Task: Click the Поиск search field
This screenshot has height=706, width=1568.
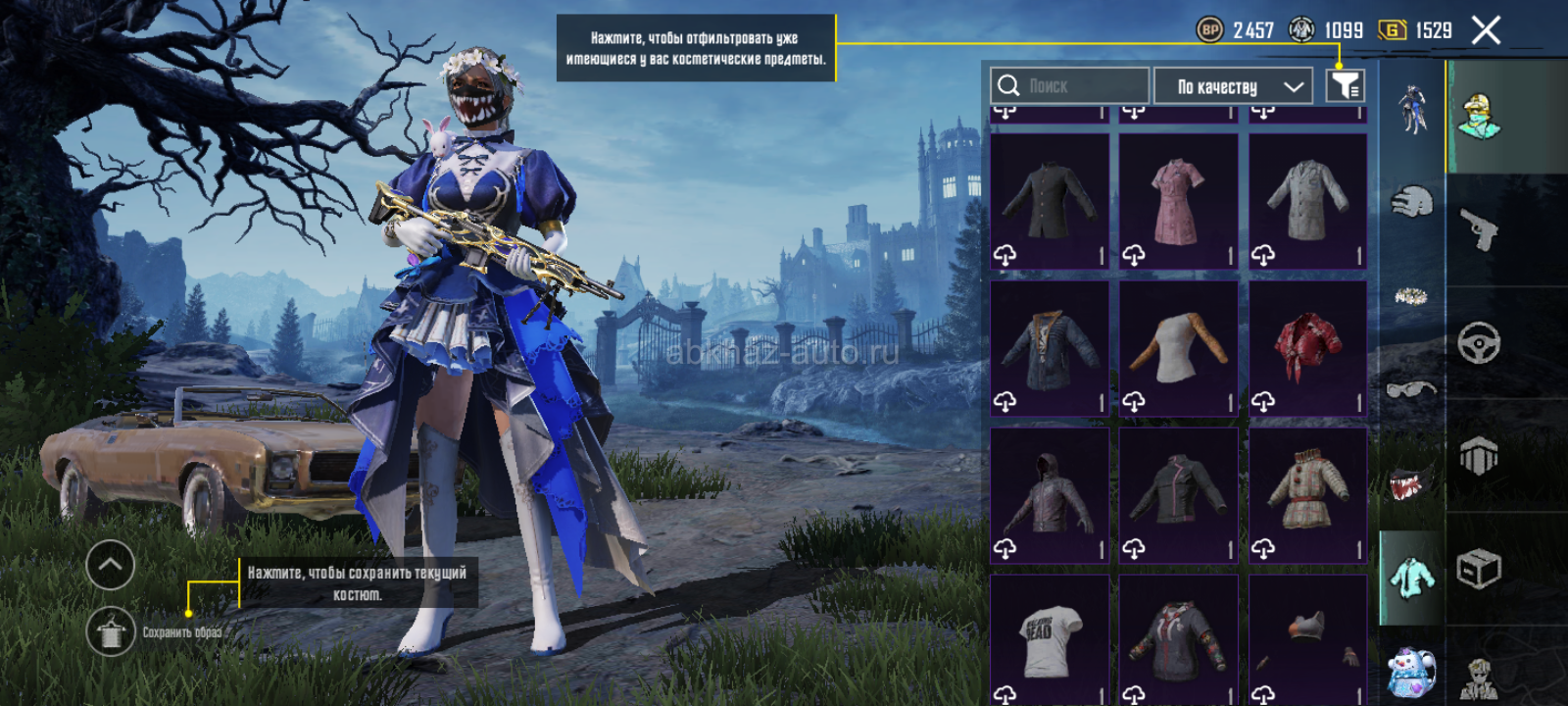Action: pos(1070,86)
